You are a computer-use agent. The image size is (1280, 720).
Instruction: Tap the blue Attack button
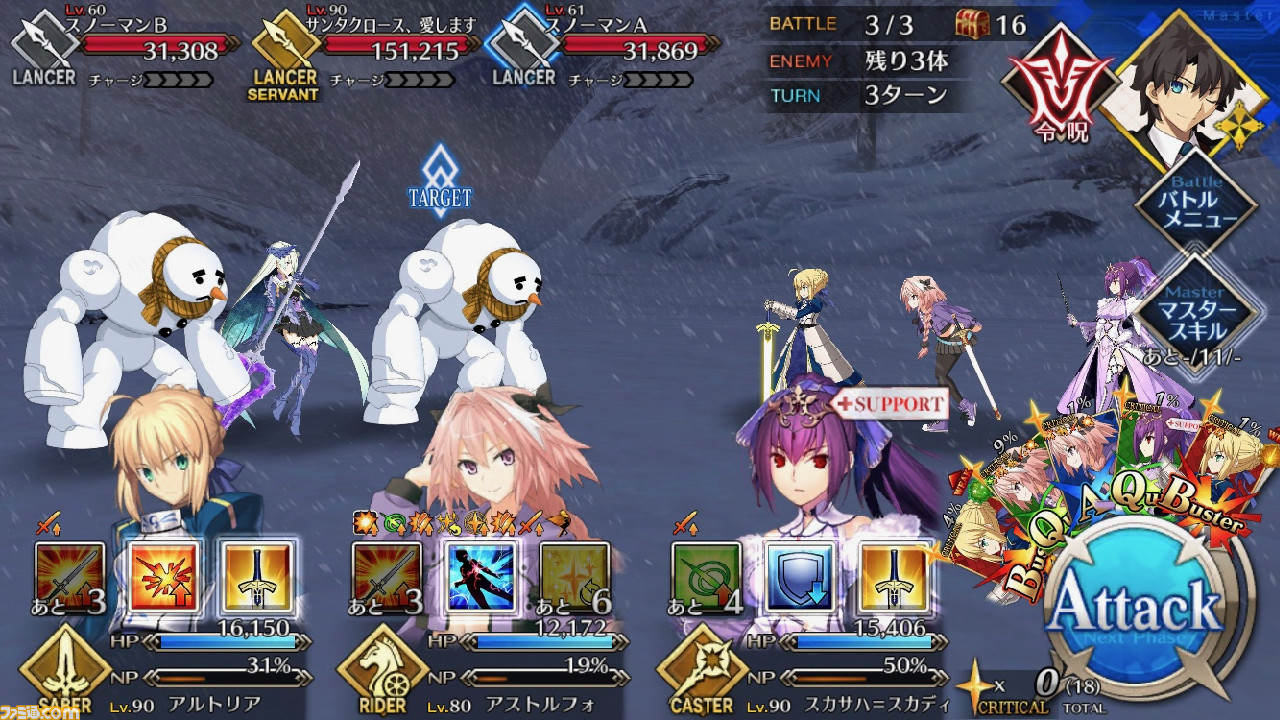pyautogui.click(x=1136, y=607)
